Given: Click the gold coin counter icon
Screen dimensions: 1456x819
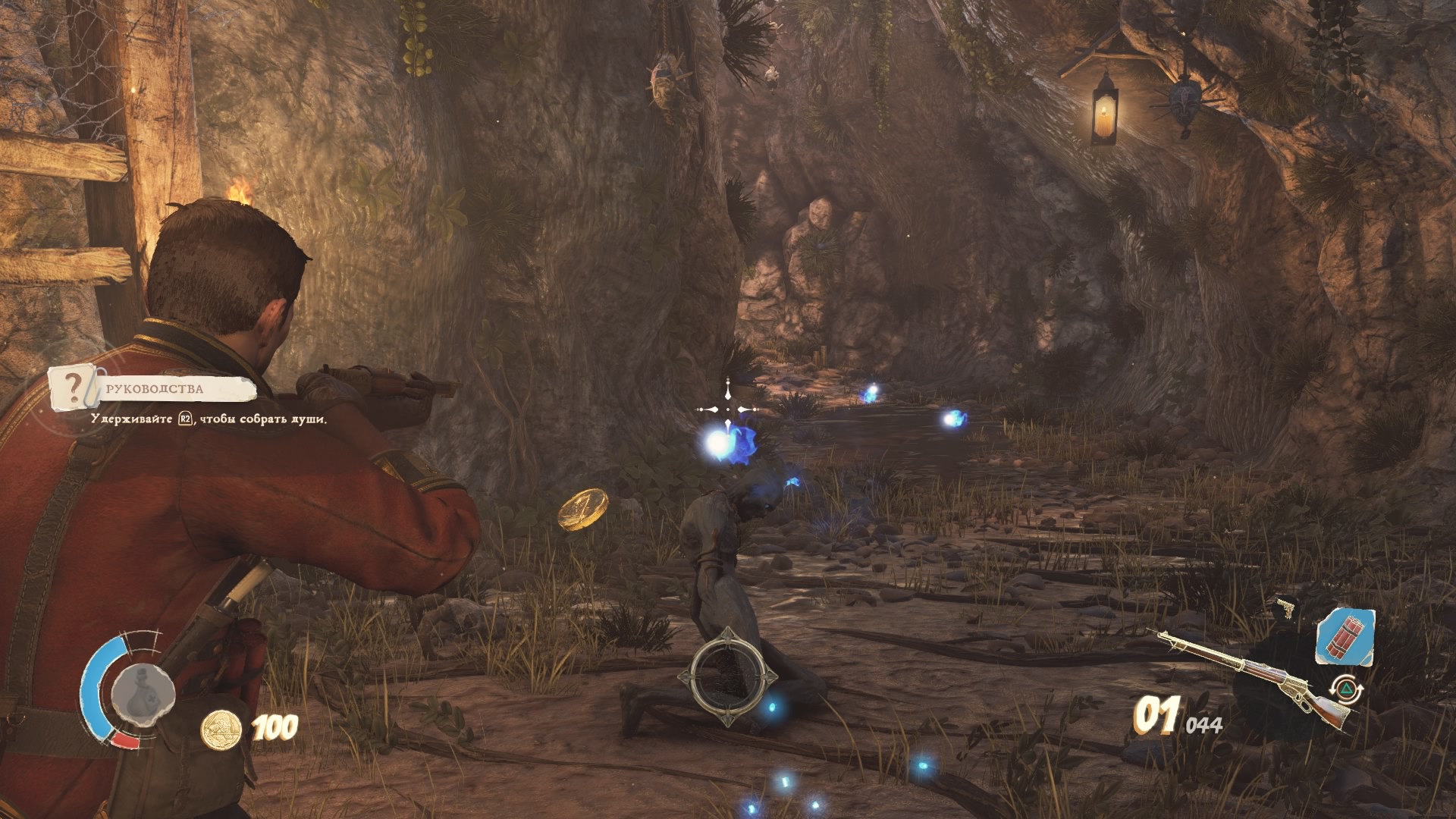Looking at the screenshot, I should pos(221,730).
